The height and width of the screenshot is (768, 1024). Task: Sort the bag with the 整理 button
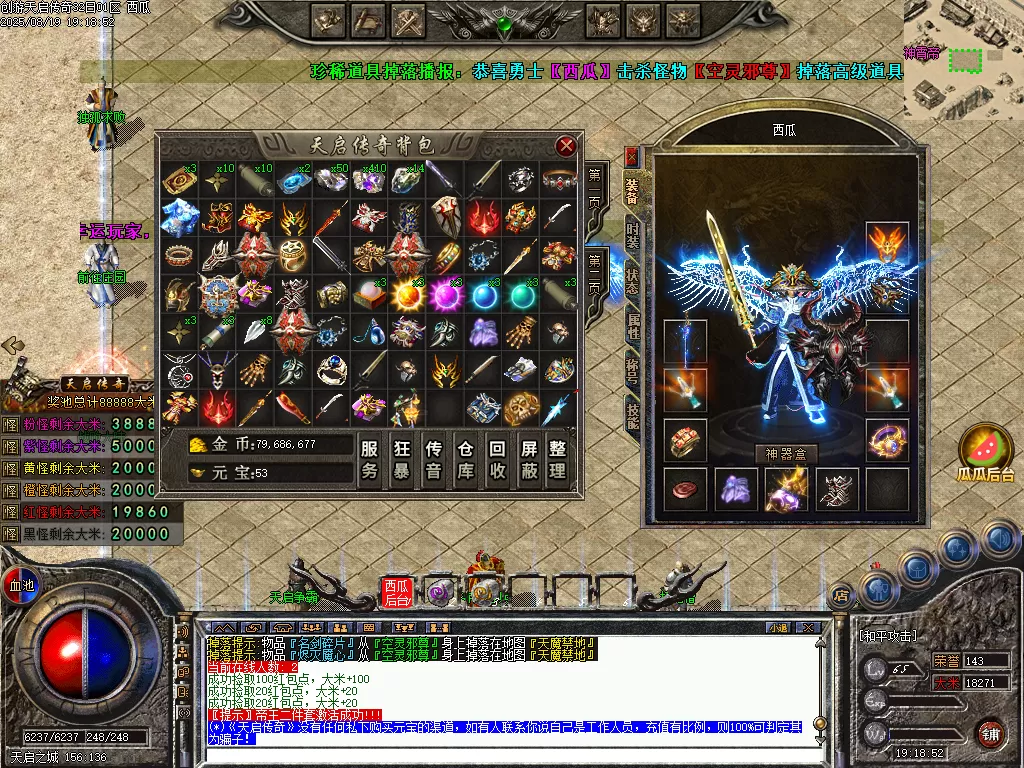coord(558,459)
